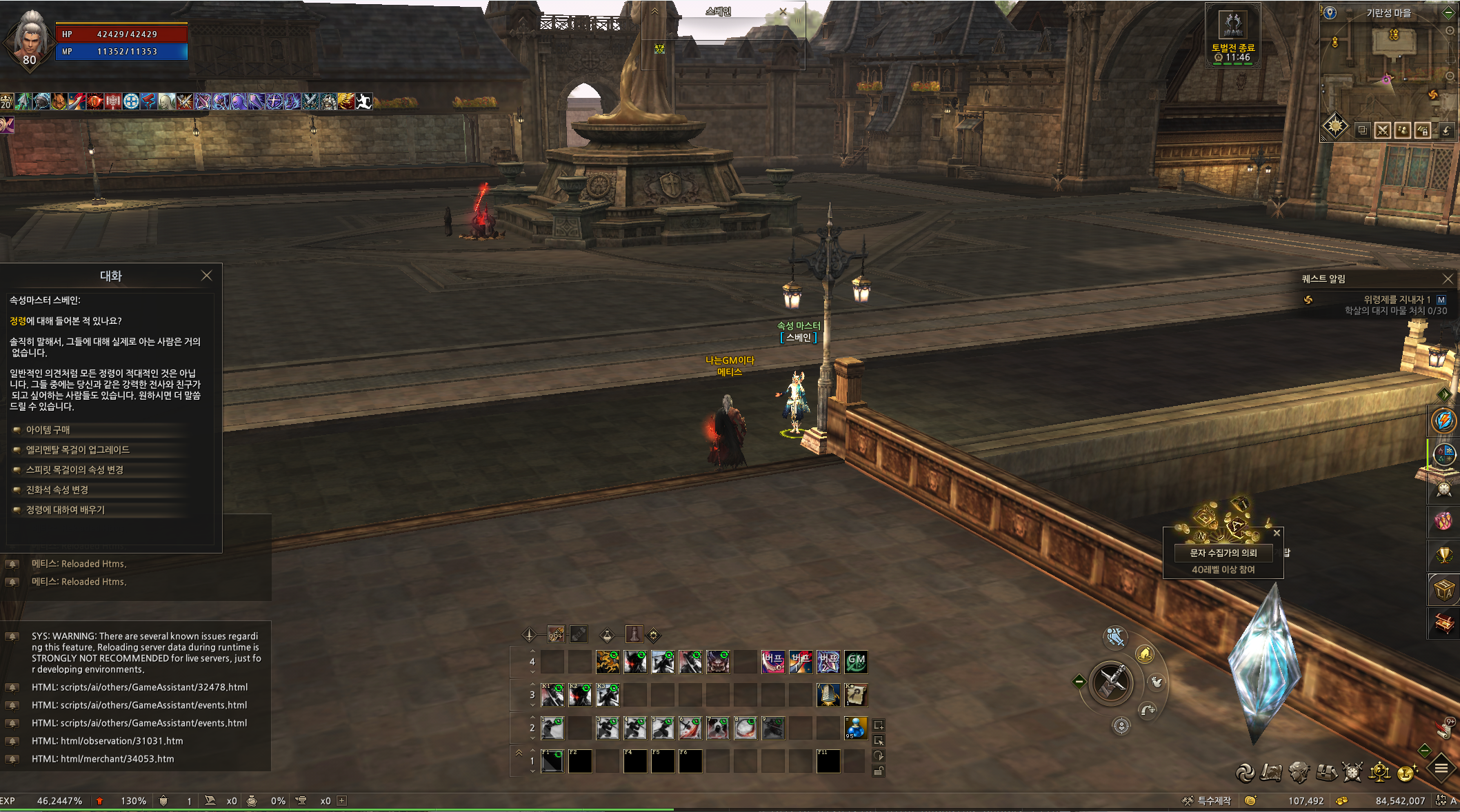This screenshot has height=812, width=1460.
Task: Choose the 아이템 구매 dialogue option
Action: point(48,429)
